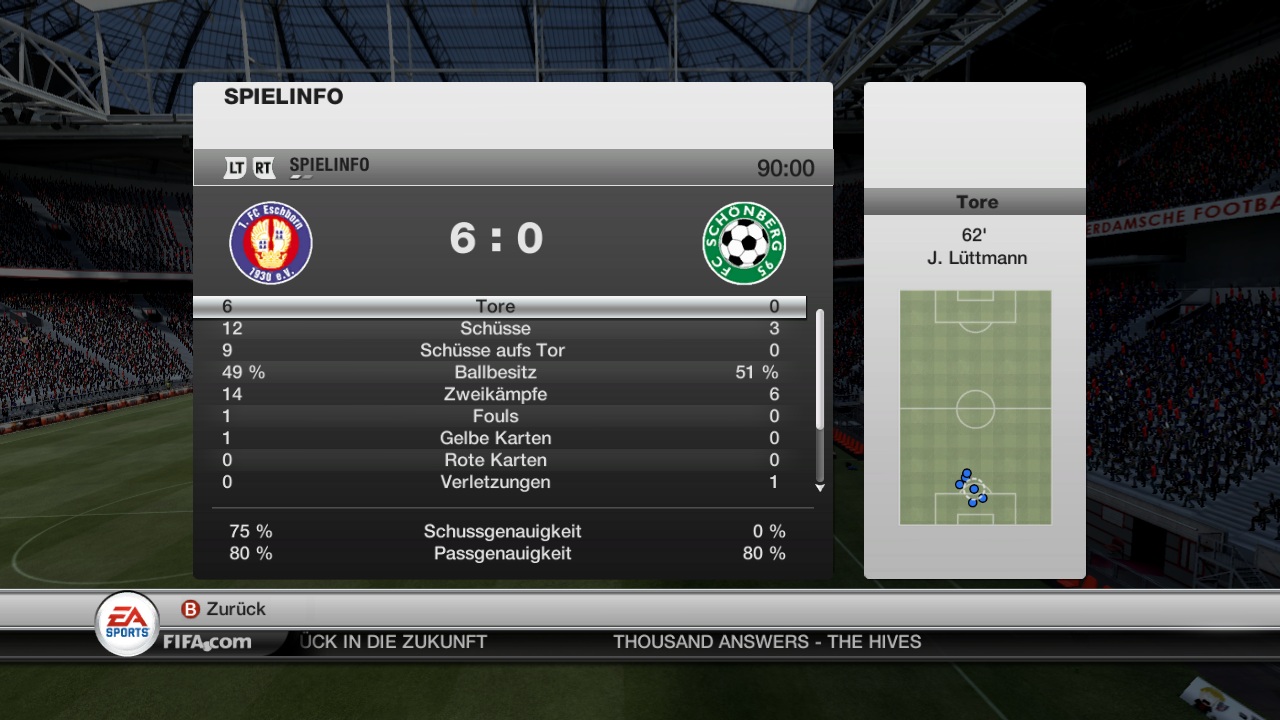
Task: Choose the Schüsse row in the stats list
Action: point(496,328)
